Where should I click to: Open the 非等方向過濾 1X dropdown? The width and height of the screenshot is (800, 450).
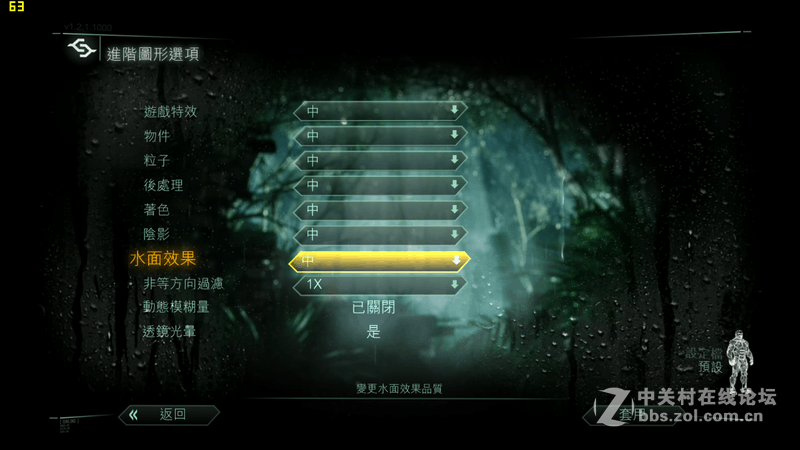(x=380, y=285)
